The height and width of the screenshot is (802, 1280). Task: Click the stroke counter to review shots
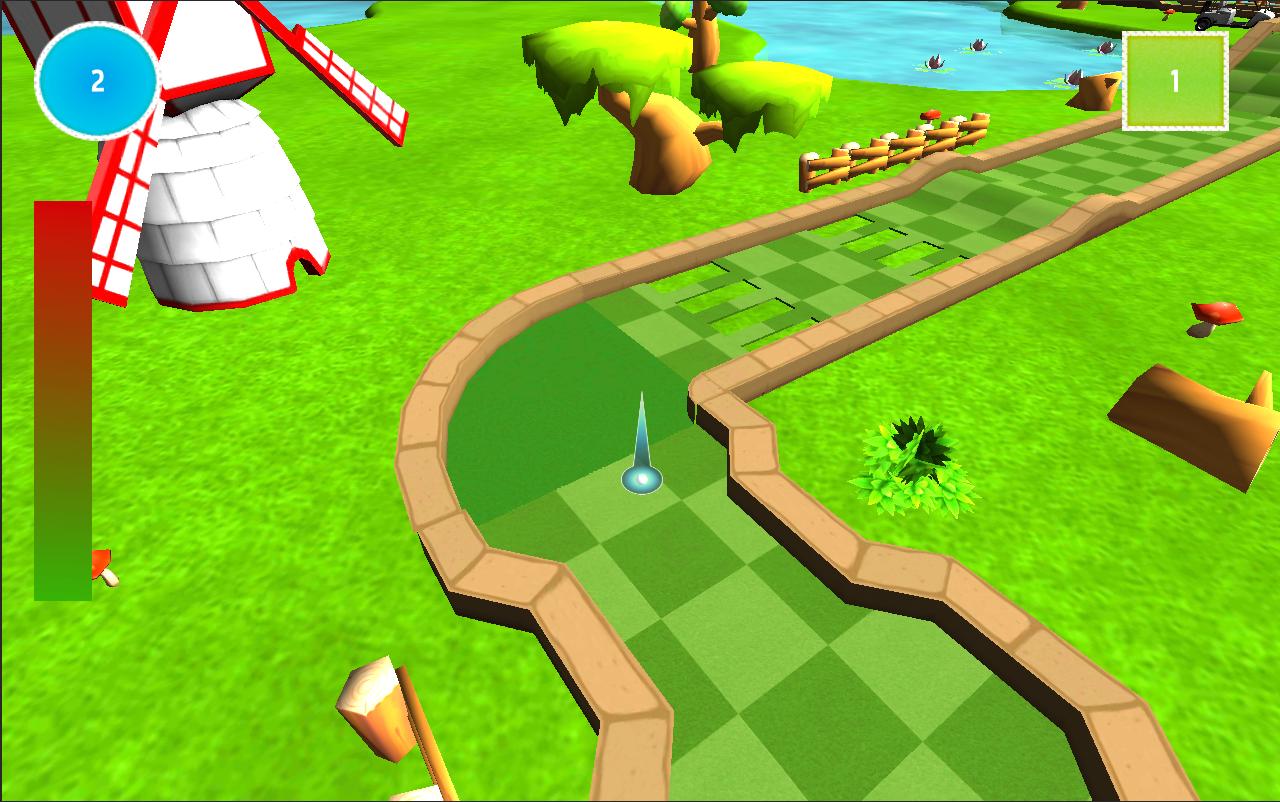pos(97,78)
